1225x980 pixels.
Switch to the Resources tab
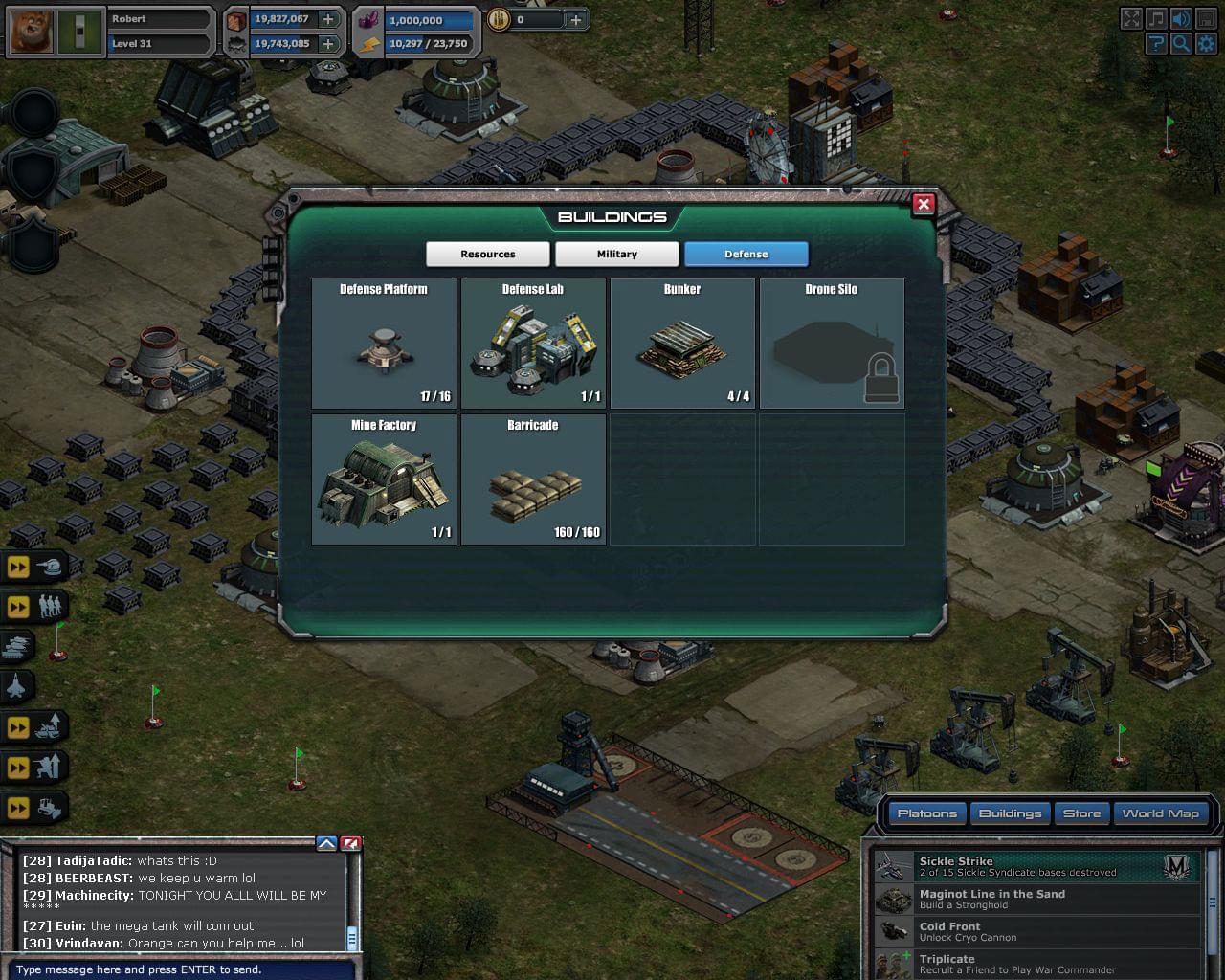pos(488,254)
